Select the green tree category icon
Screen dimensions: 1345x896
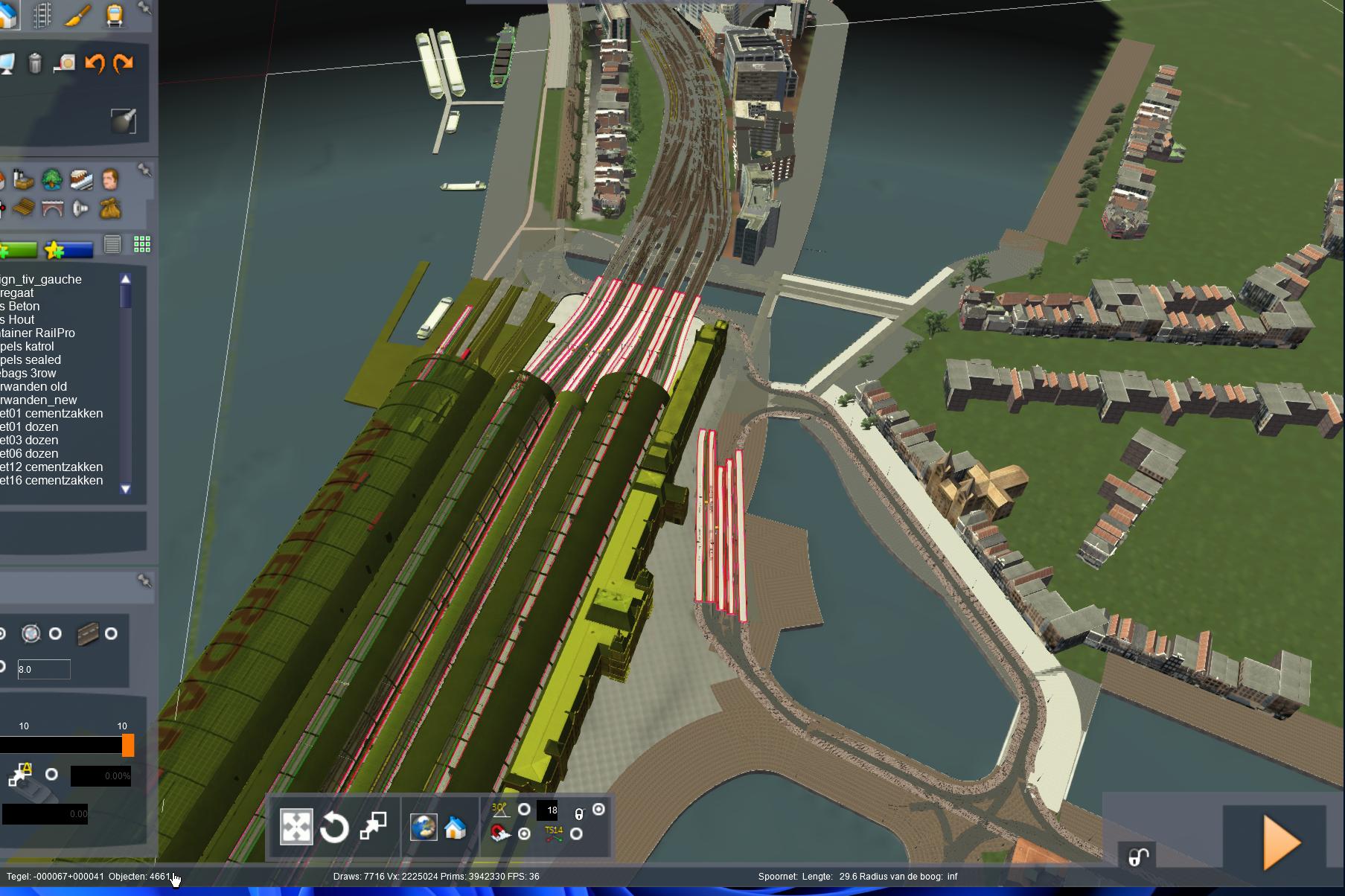(51, 179)
